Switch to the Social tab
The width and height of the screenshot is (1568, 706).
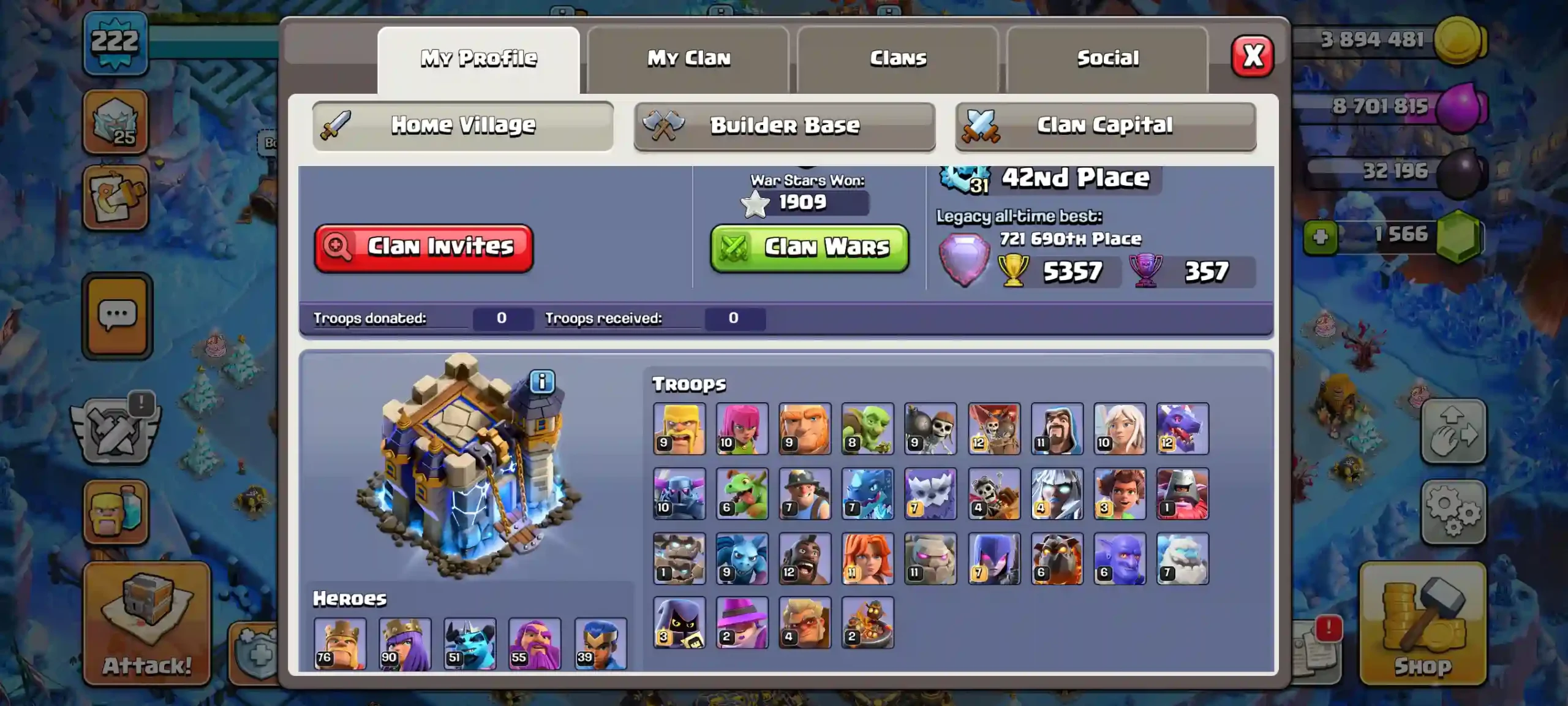point(1107,59)
